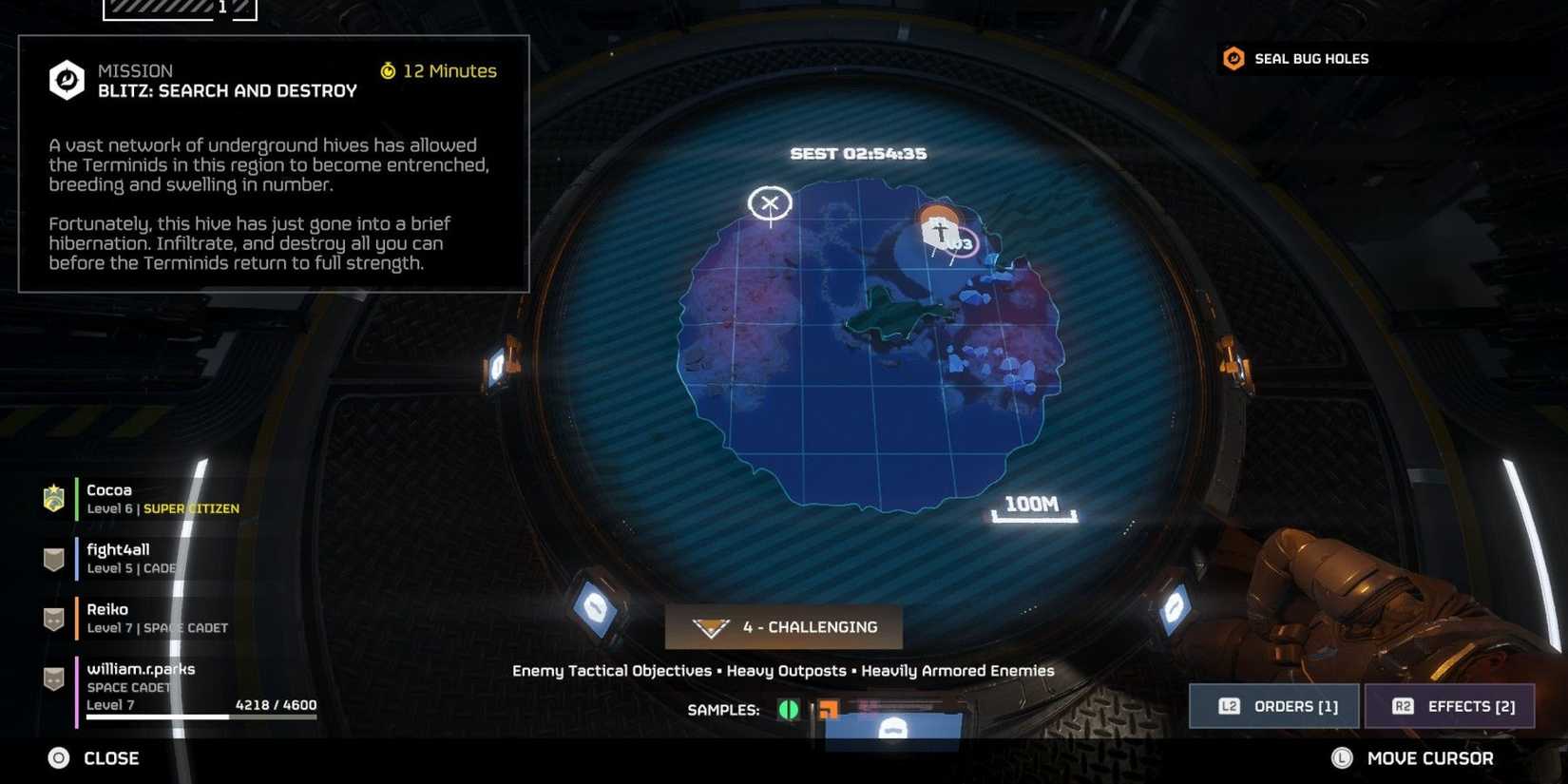Open Effects via the R2 button
Image resolution: width=1568 pixels, height=784 pixels.
pyautogui.click(x=1449, y=705)
